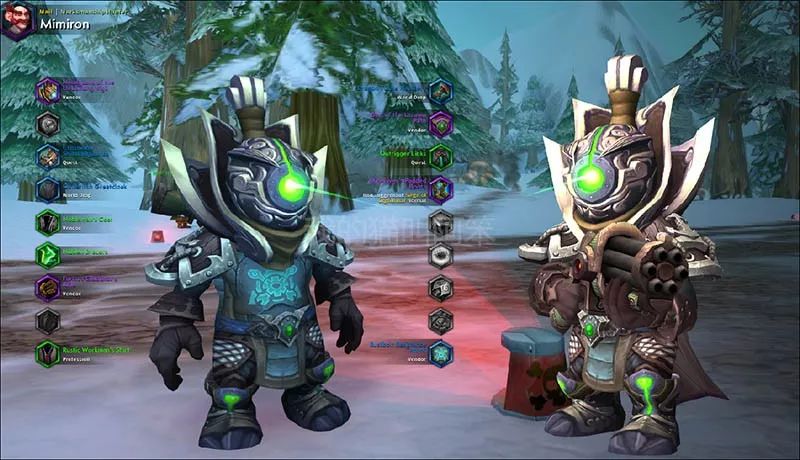Viewport: 800px width, 460px height.
Task: Select the green Bracers slot icon
Action: coord(48,255)
